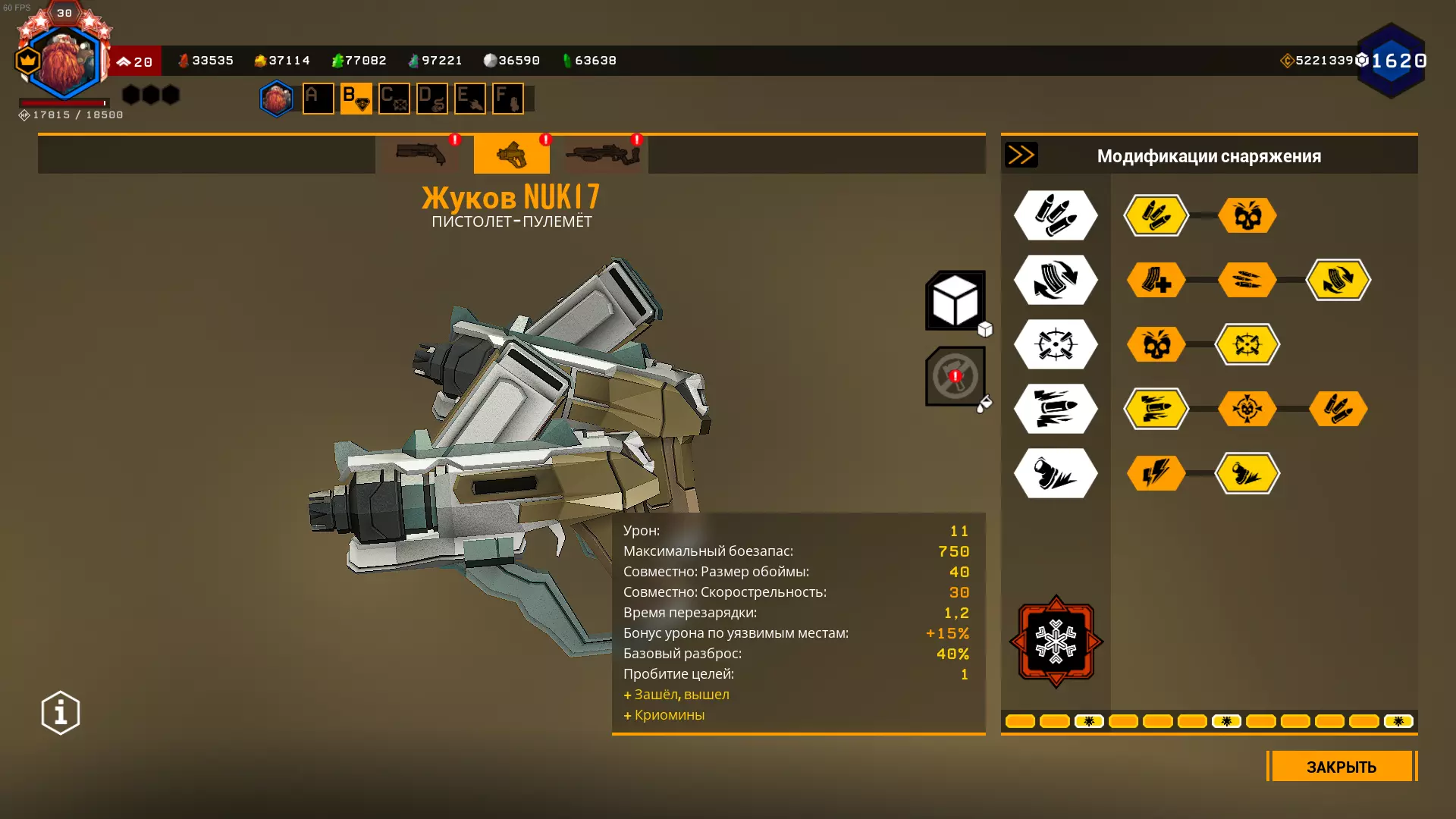Collapse the equipment modifications panel arrows
Viewport: 1456px width, 819px height.
coord(1021,155)
